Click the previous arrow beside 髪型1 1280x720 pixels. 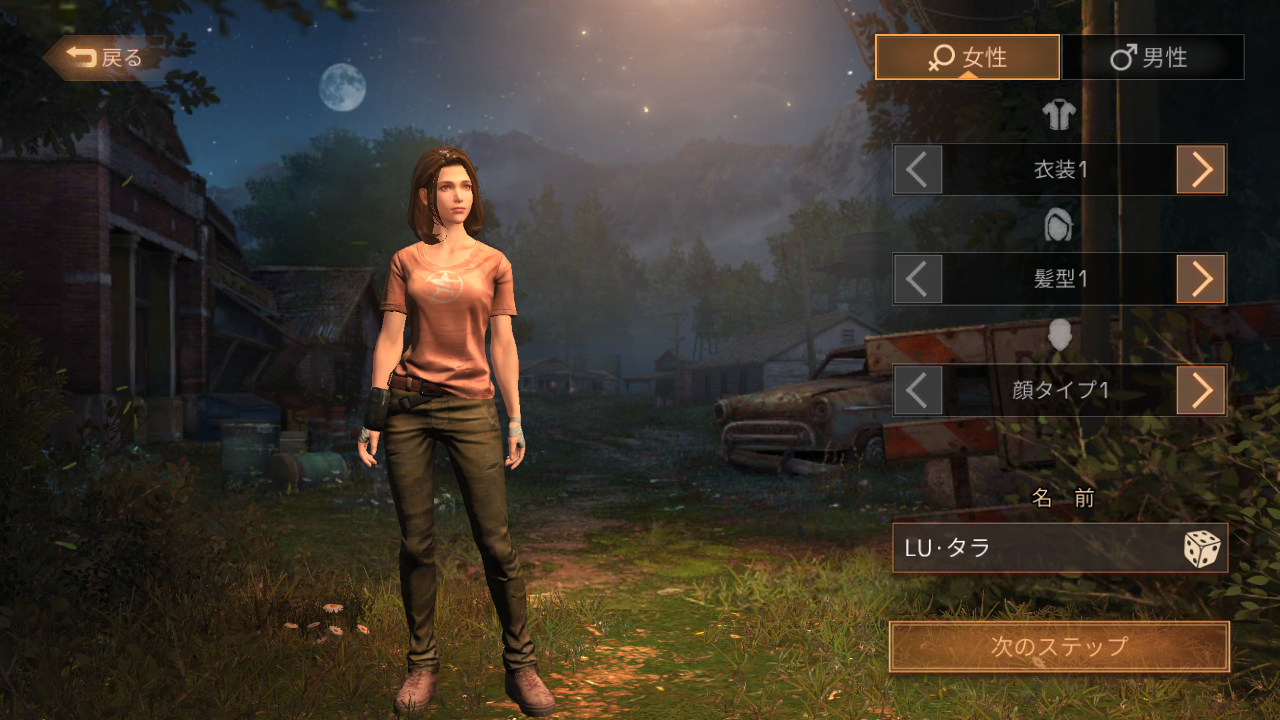pos(917,278)
